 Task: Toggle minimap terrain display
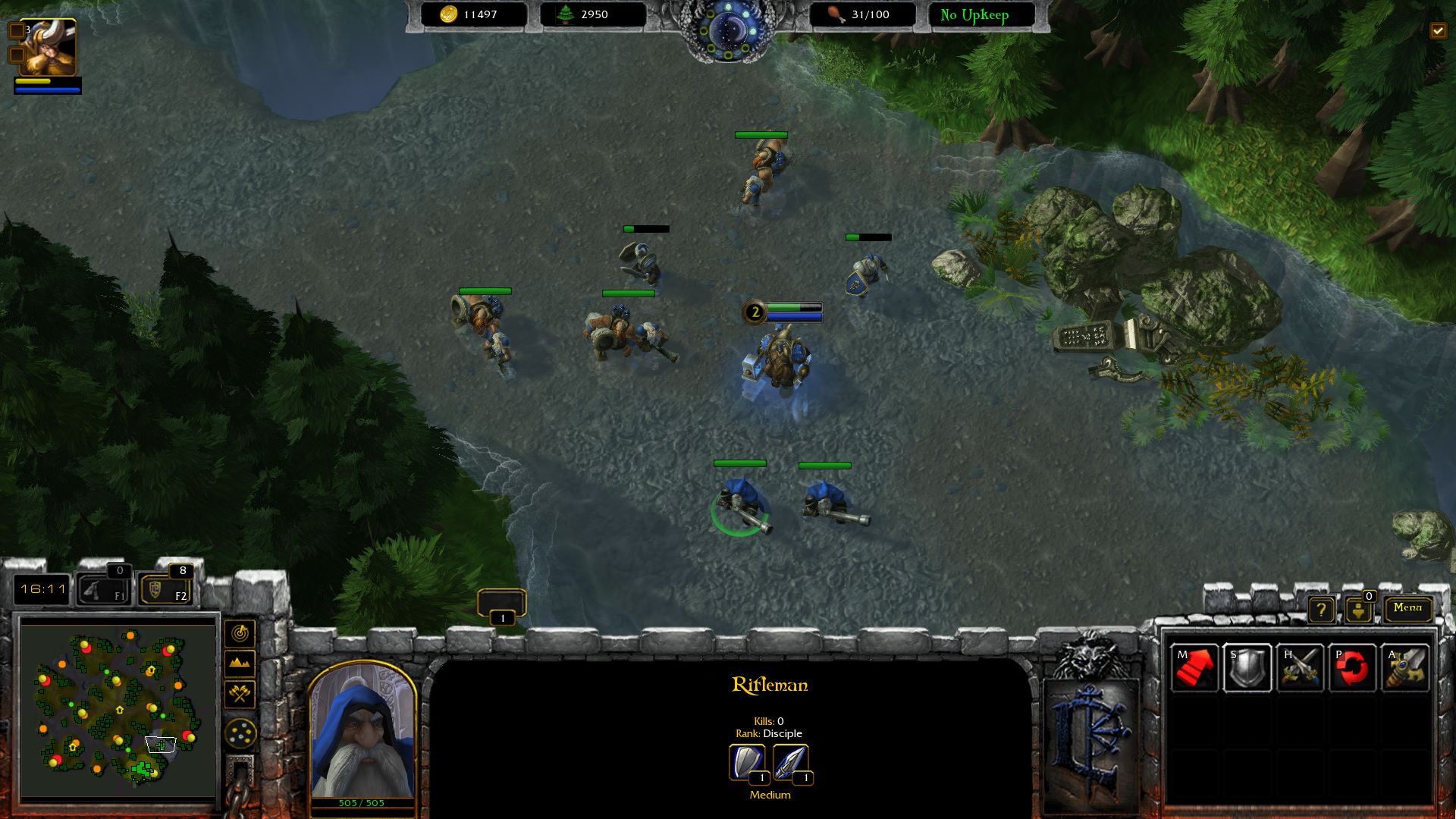pos(240,664)
